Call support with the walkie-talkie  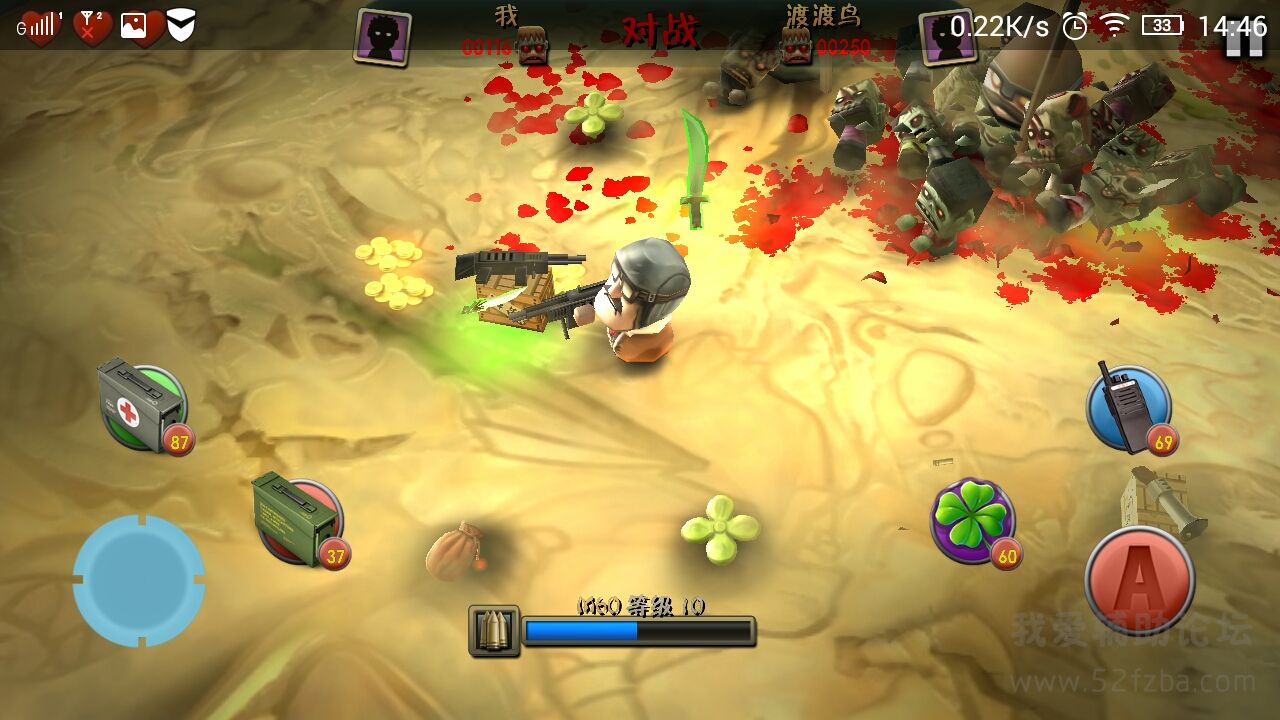coord(1128,408)
